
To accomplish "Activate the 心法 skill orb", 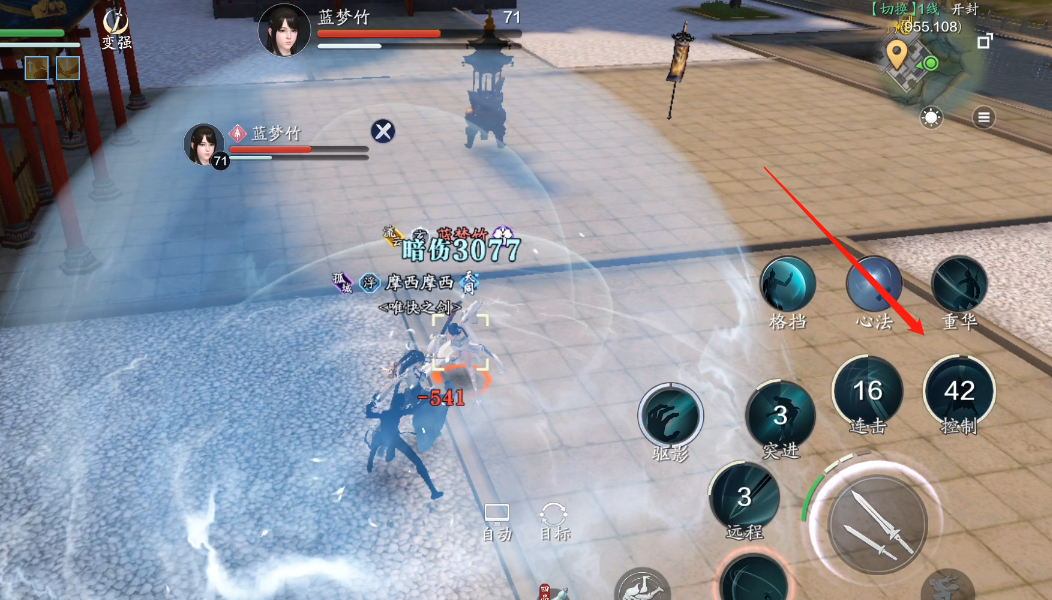I will tap(874, 285).
